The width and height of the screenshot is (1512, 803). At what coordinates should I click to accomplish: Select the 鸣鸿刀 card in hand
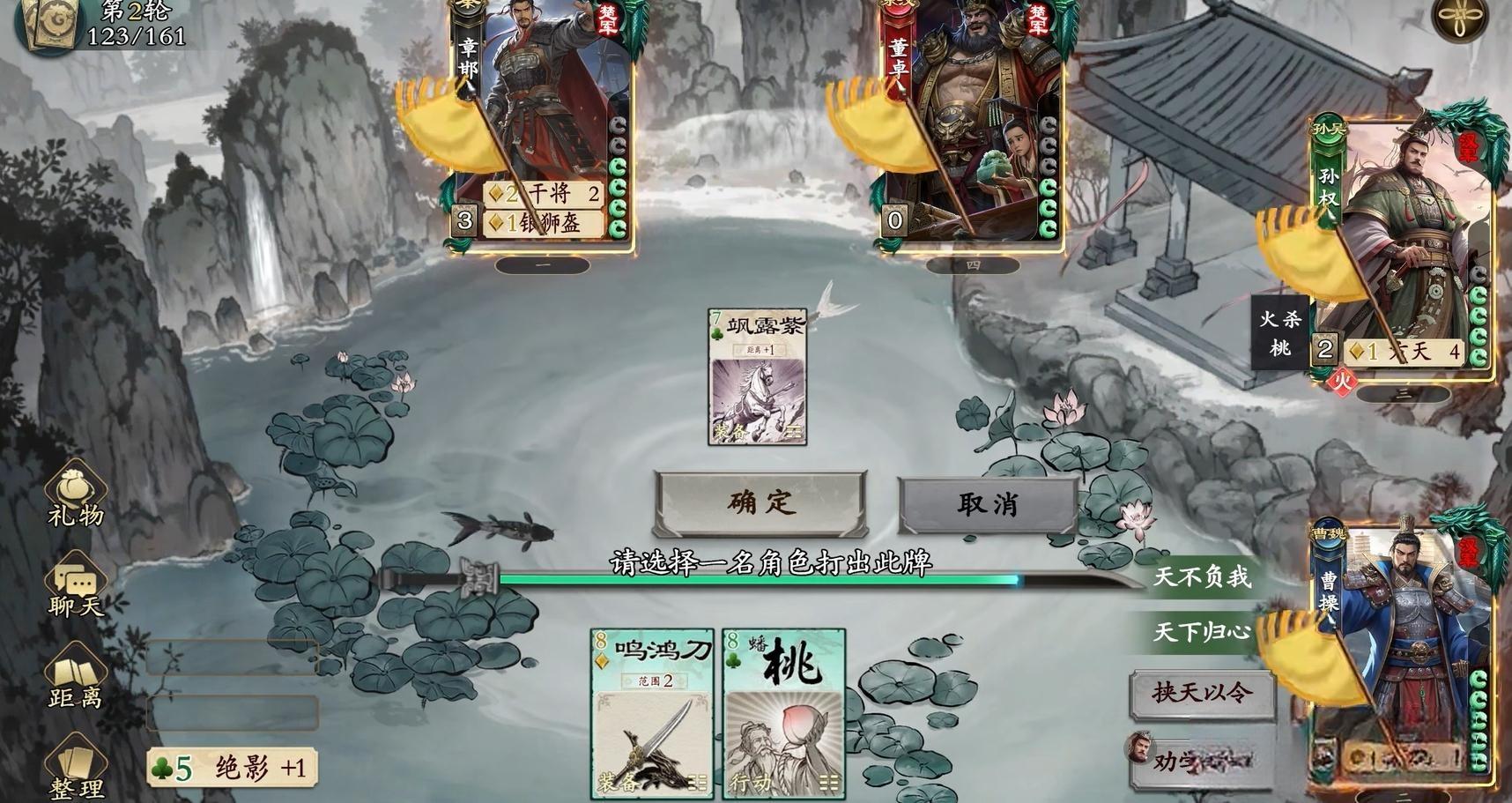(652, 714)
